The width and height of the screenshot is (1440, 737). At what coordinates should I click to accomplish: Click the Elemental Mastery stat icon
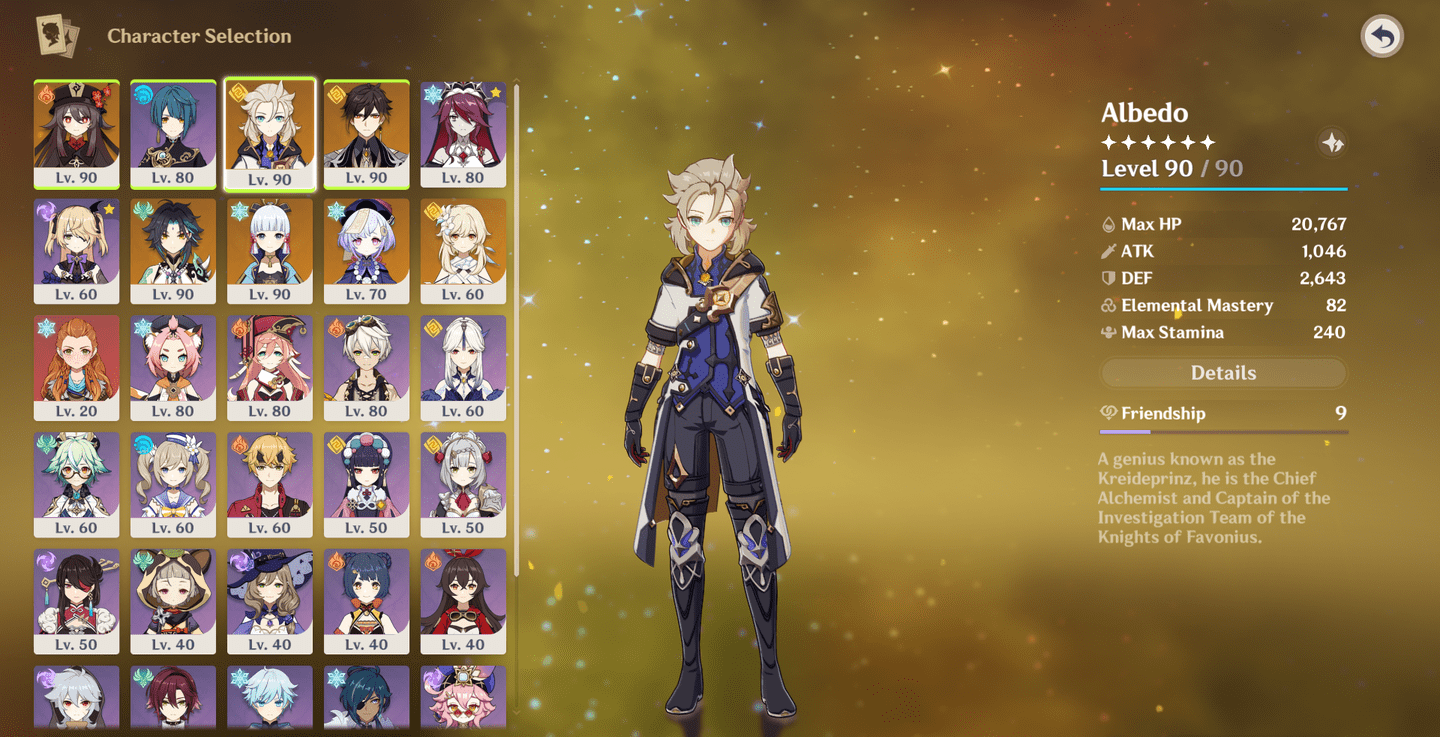[1110, 305]
